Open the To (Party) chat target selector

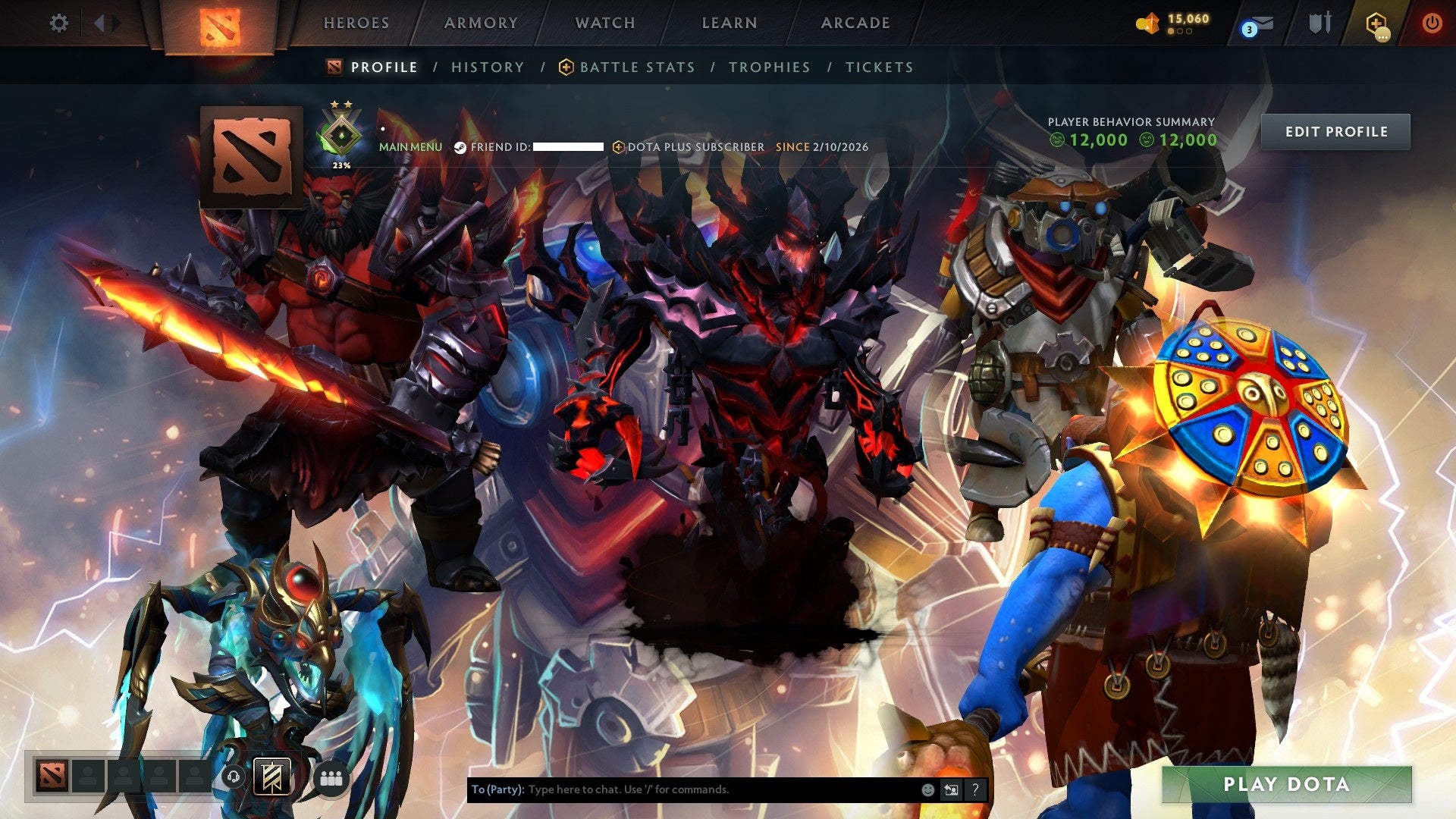pos(498,789)
